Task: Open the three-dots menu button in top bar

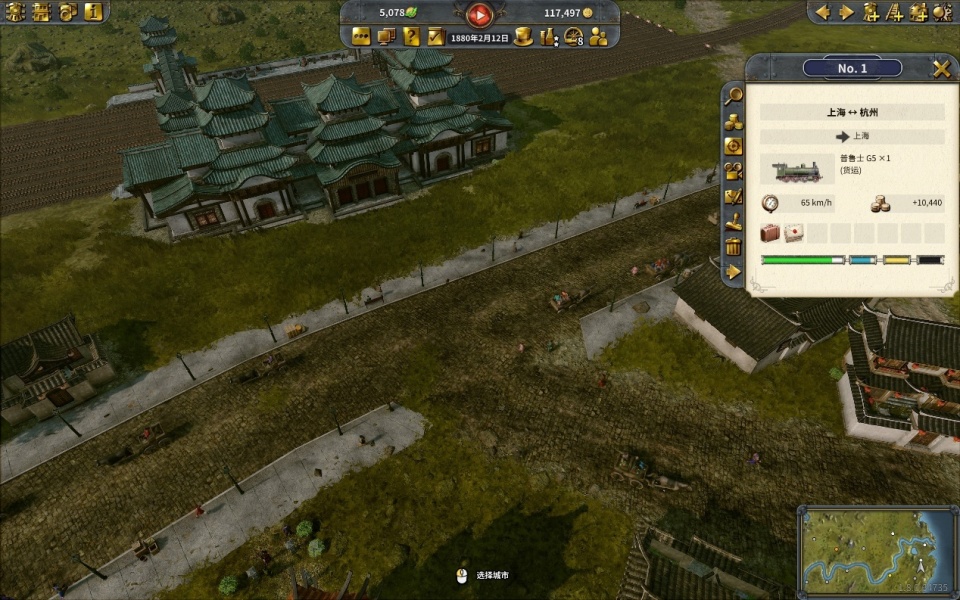Action: coord(361,37)
